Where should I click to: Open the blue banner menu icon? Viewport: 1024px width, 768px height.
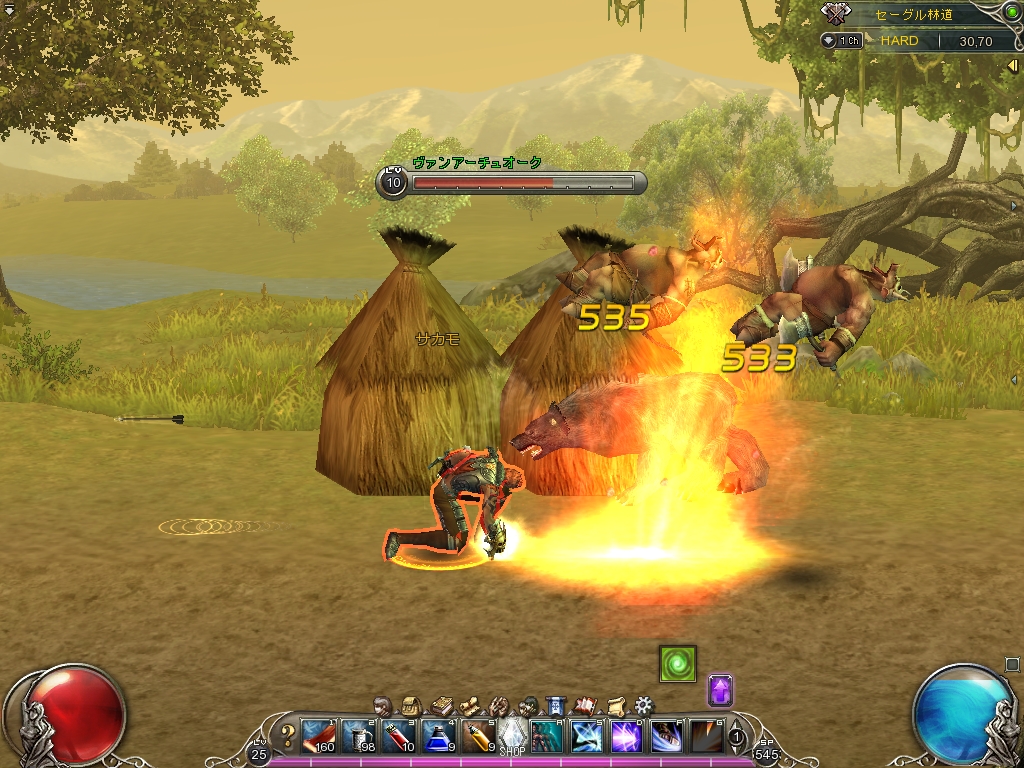[557, 705]
